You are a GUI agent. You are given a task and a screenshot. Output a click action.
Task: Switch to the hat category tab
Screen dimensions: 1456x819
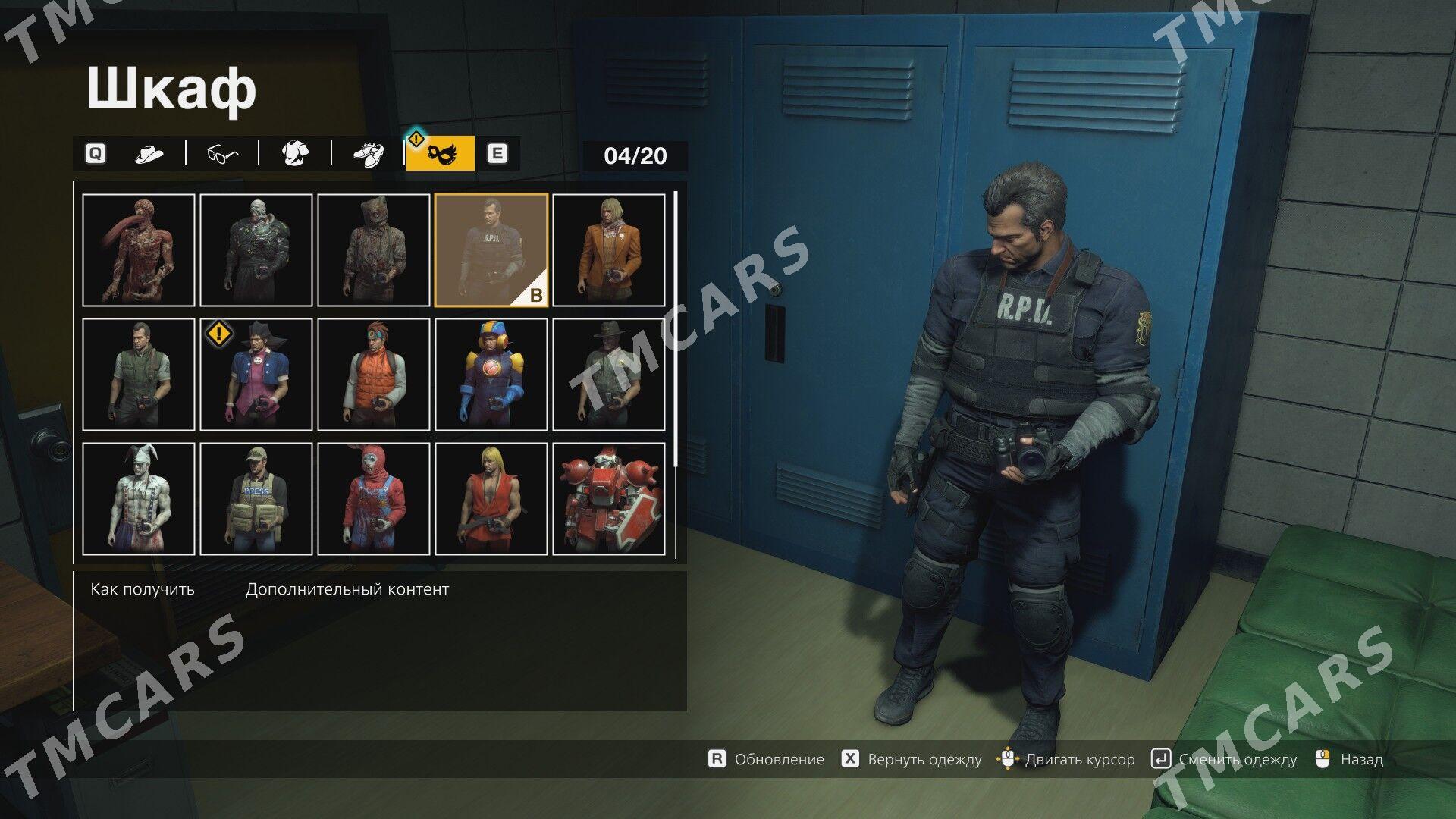point(149,155)
